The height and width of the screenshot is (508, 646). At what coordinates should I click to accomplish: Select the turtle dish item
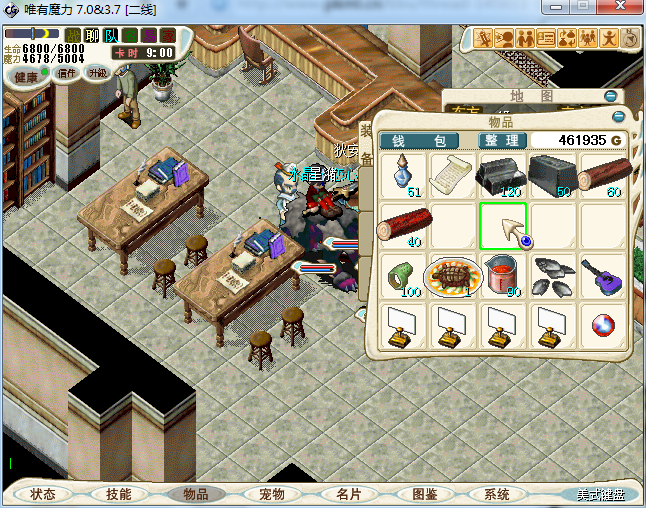pos(452,275)
